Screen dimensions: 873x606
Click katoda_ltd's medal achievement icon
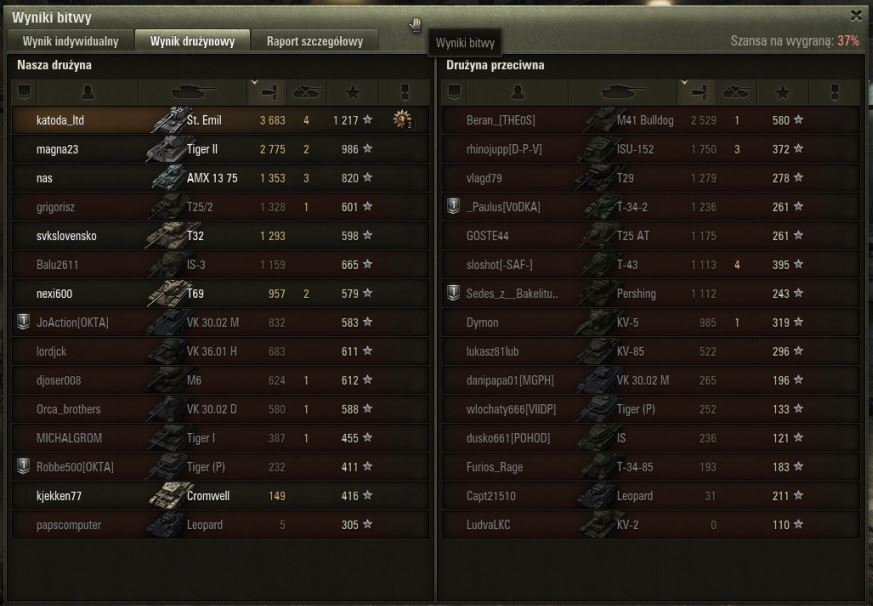coord(403,120)
